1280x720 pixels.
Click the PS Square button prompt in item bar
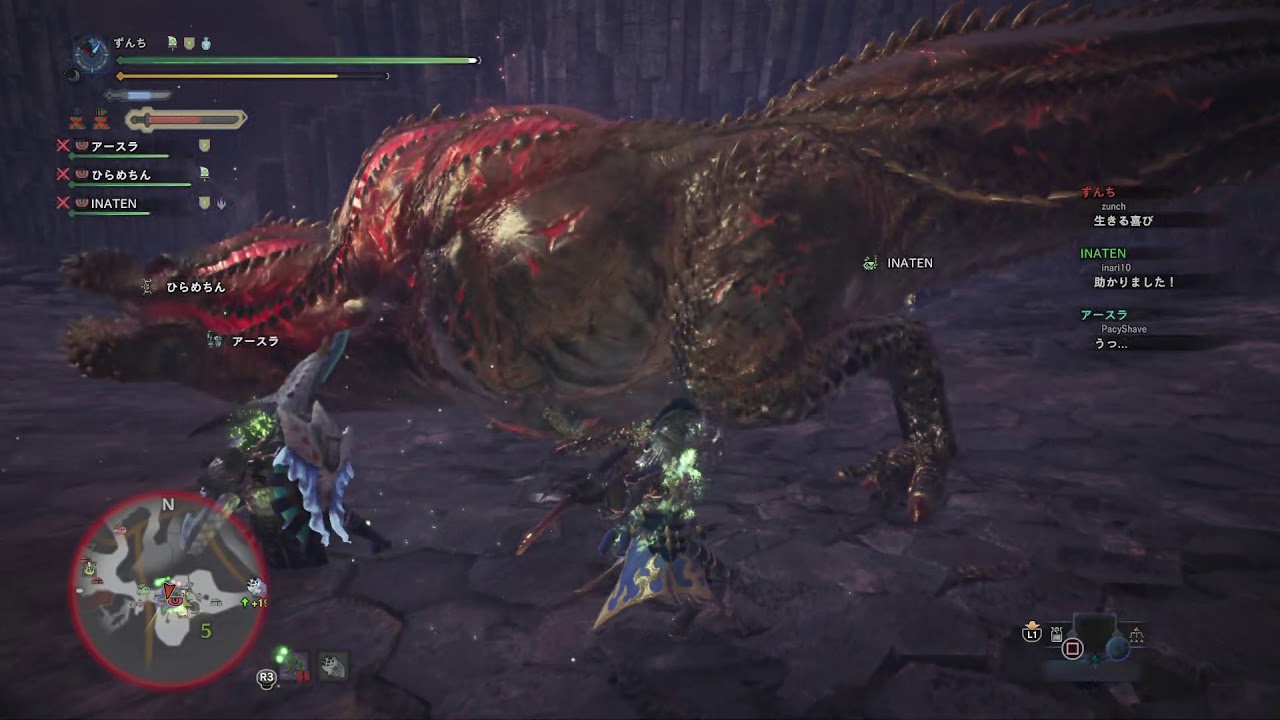pyautogui.click(x=1073, y=647)
